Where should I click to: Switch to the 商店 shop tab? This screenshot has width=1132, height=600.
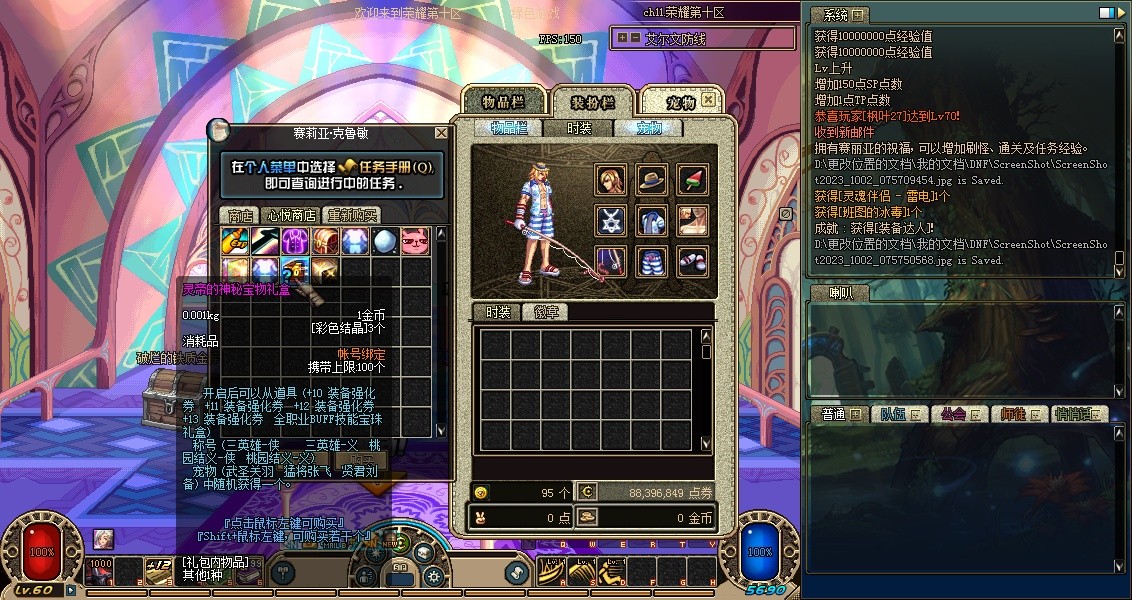239,215
